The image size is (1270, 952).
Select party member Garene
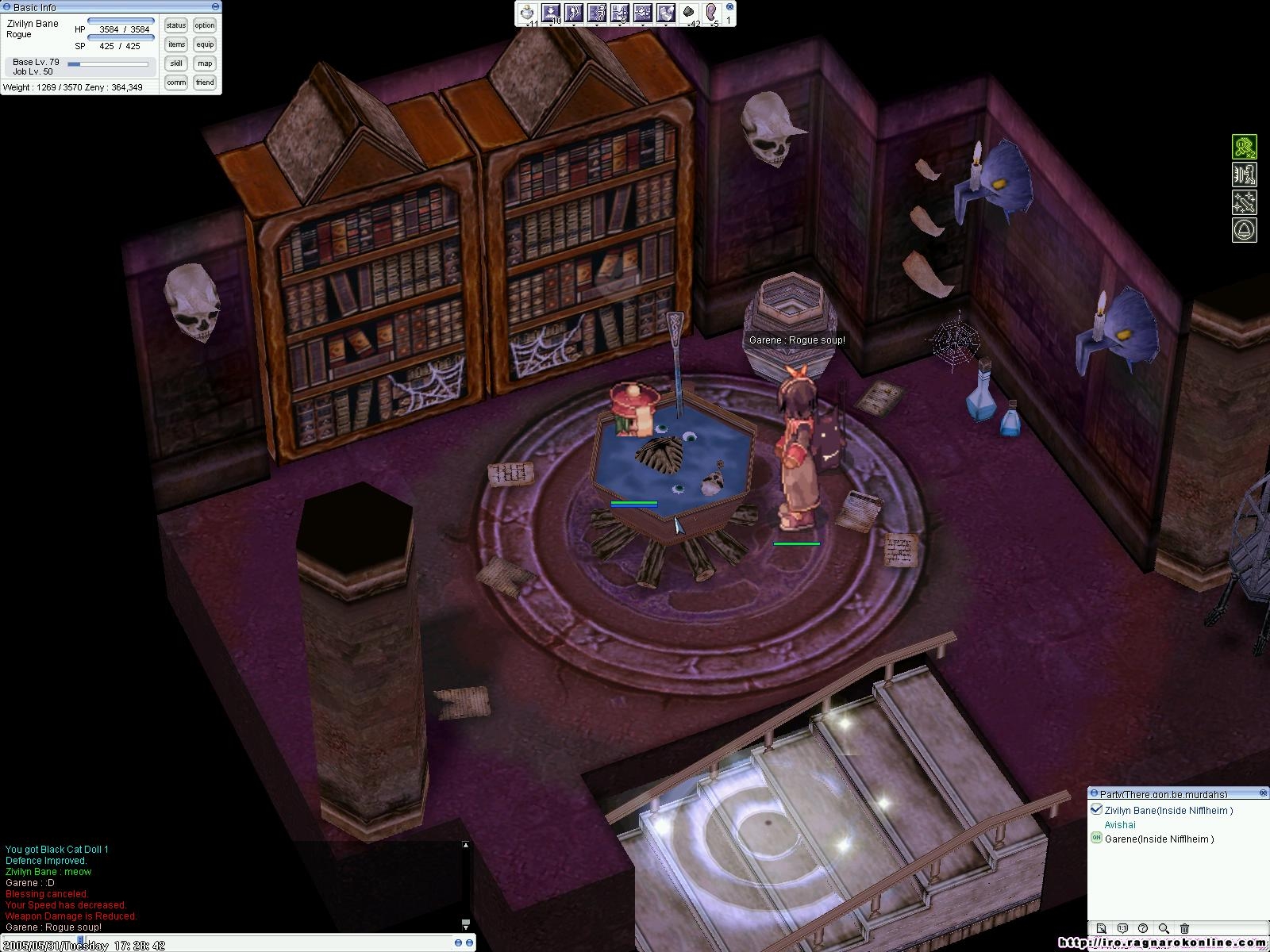[x=1159, y=839]
